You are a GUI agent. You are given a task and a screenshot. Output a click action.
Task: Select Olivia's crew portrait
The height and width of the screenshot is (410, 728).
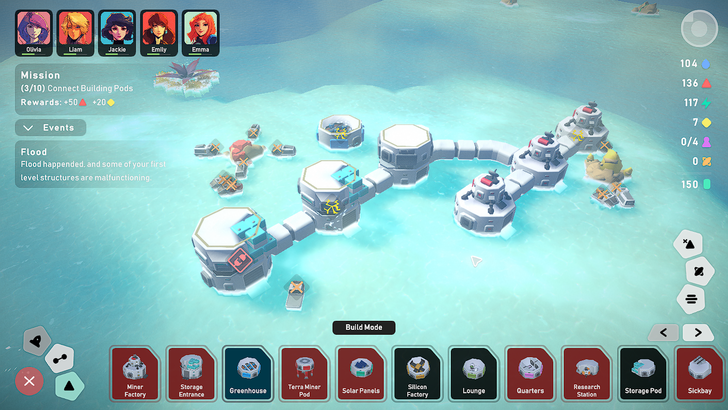33,32
